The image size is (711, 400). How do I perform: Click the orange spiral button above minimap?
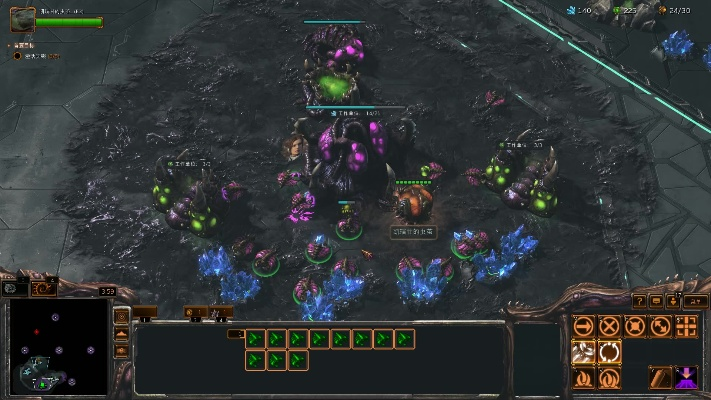[x=43, y=288]
